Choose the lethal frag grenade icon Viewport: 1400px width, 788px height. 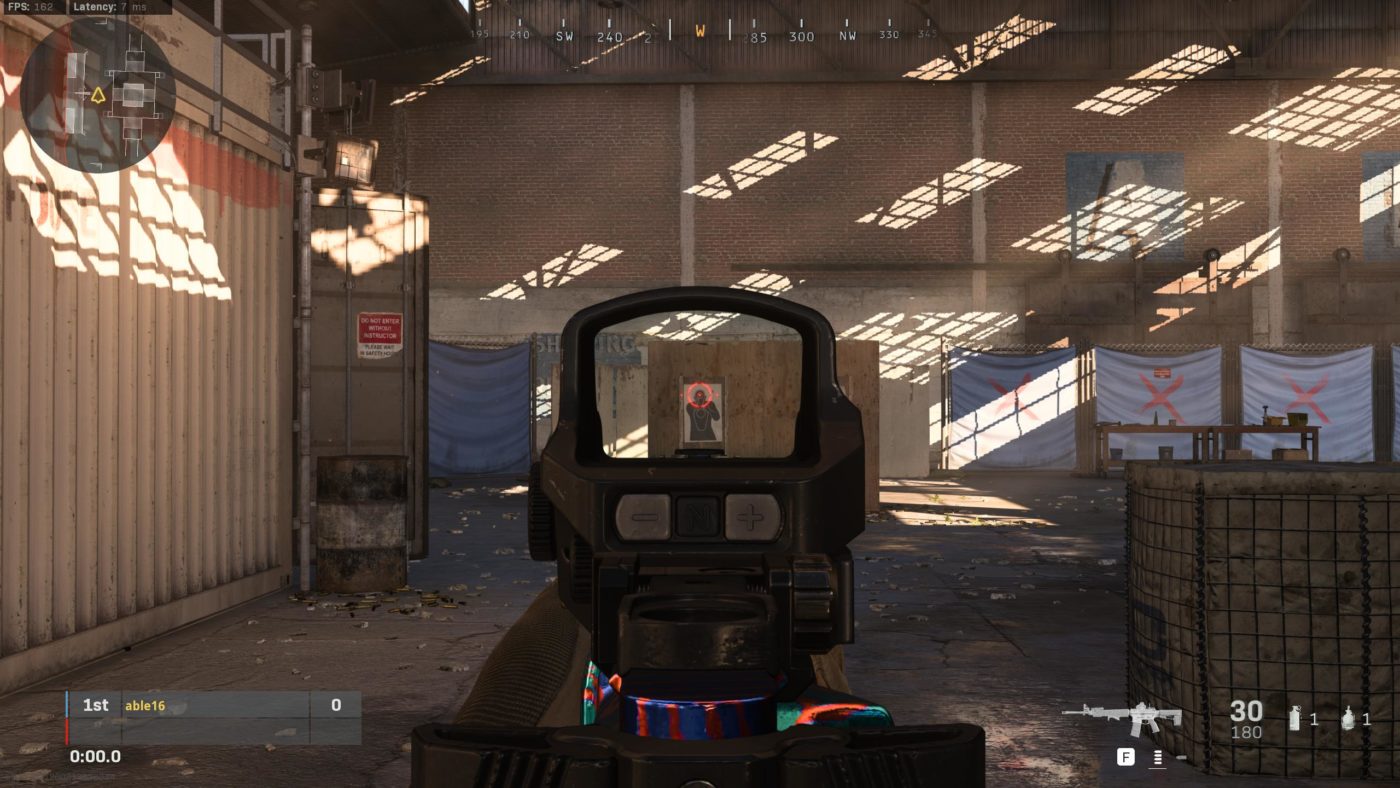(x=1348, y=718)
